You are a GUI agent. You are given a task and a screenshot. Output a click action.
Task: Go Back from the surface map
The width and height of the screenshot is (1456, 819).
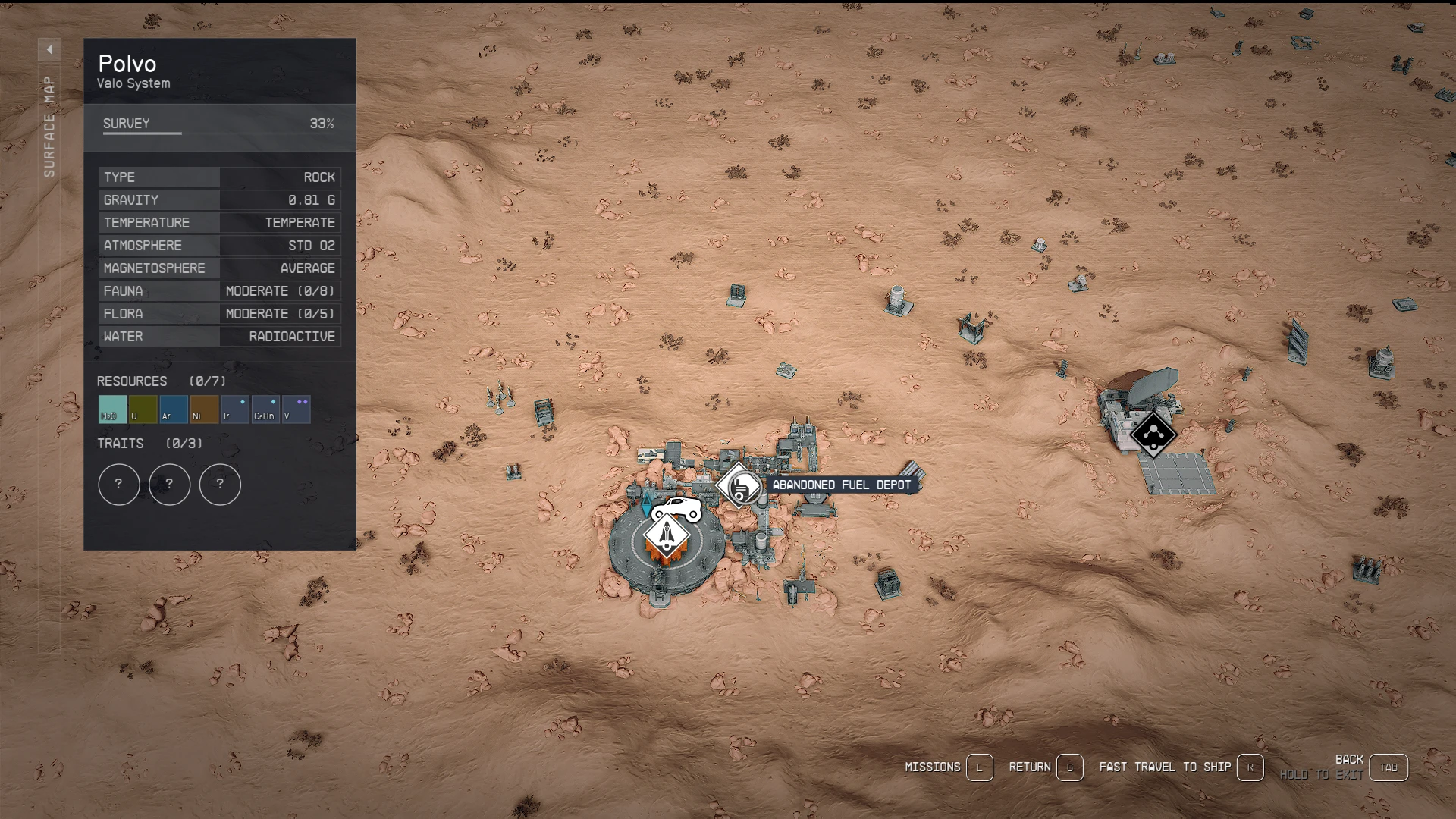click(1388, 767)
